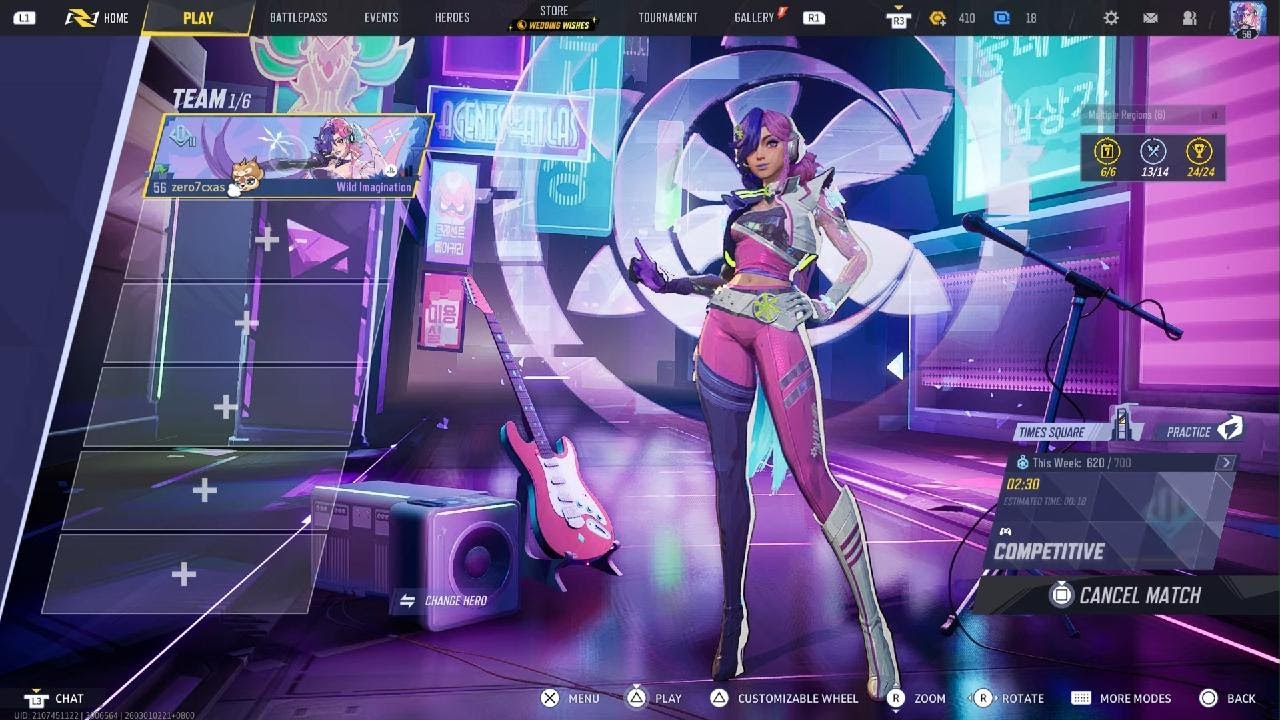Open settings via the gear icon

coord(1111,18)
